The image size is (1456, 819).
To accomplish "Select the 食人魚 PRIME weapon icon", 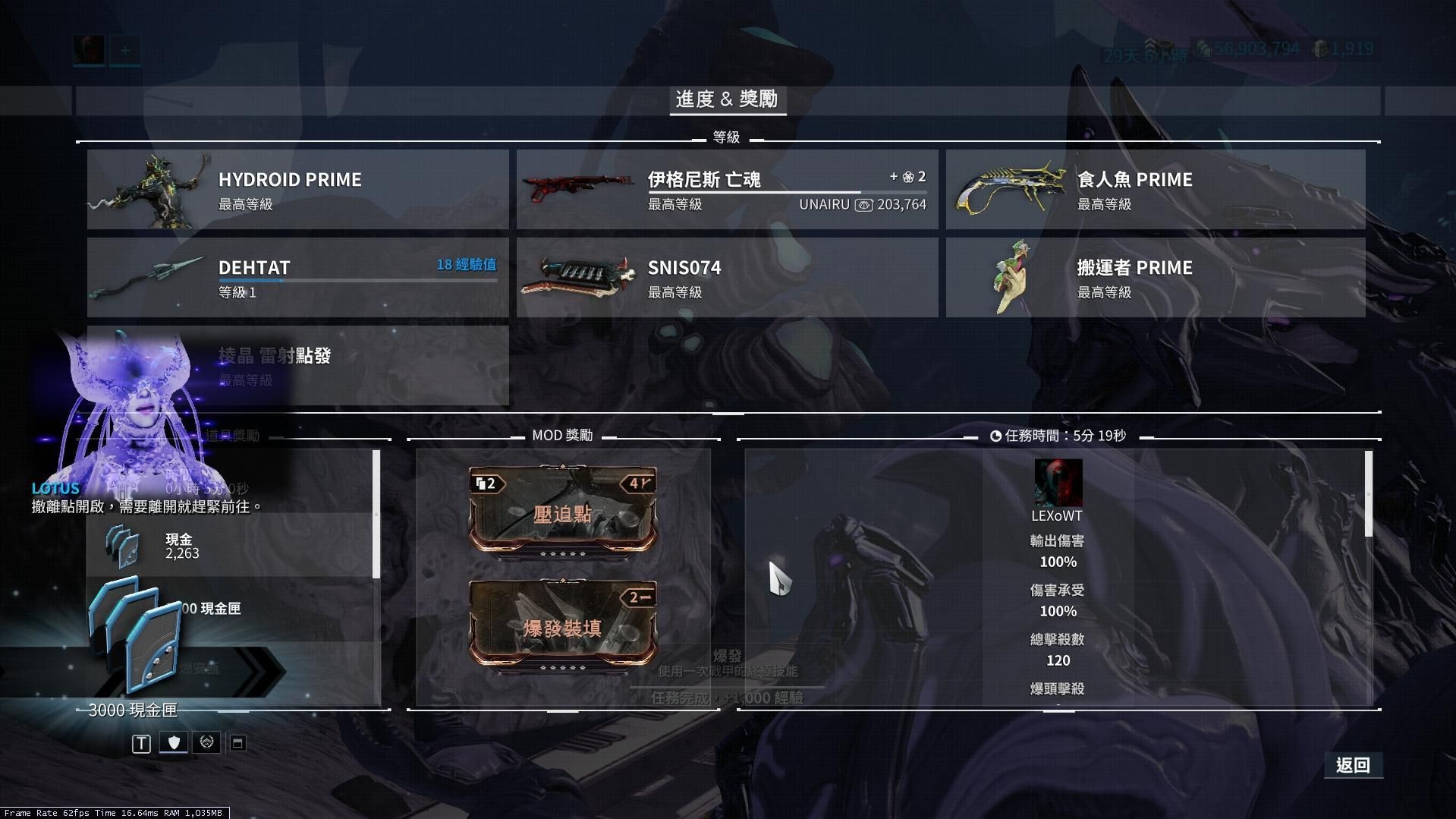I will [x=1009, y=188].
